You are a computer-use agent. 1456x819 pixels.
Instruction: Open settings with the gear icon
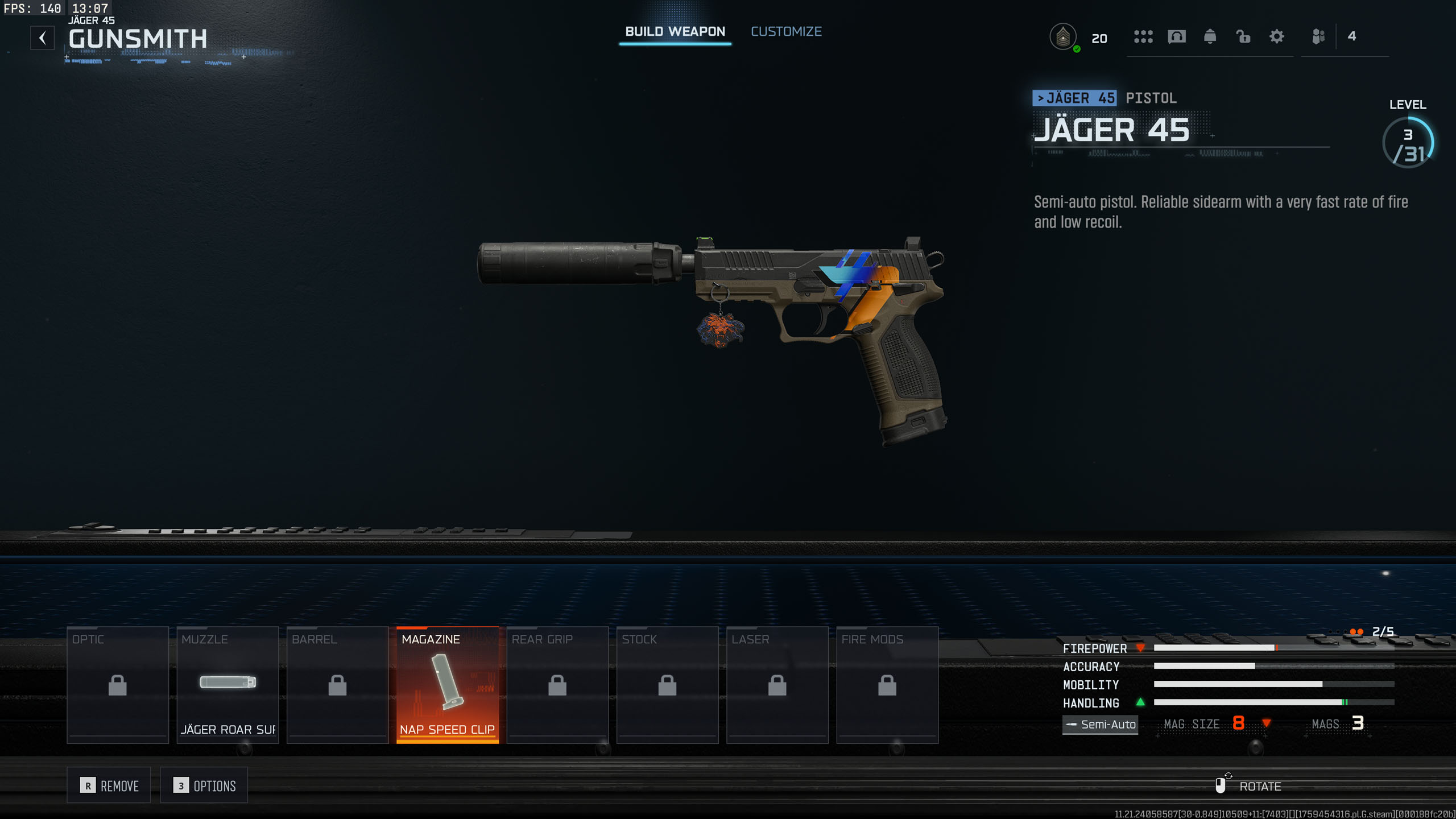[1277, 37]
